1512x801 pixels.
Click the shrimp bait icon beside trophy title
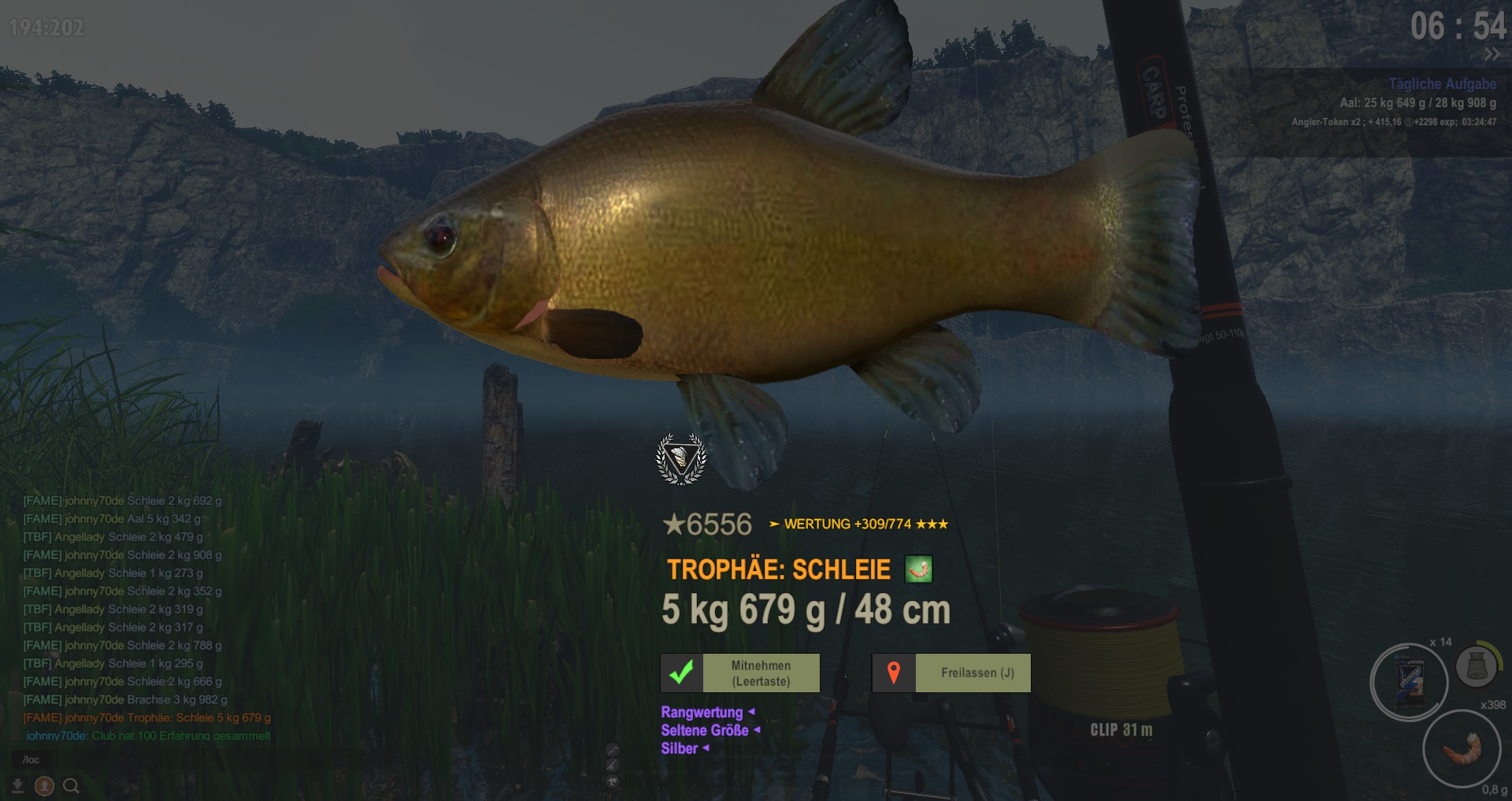(x=918, y=569)
